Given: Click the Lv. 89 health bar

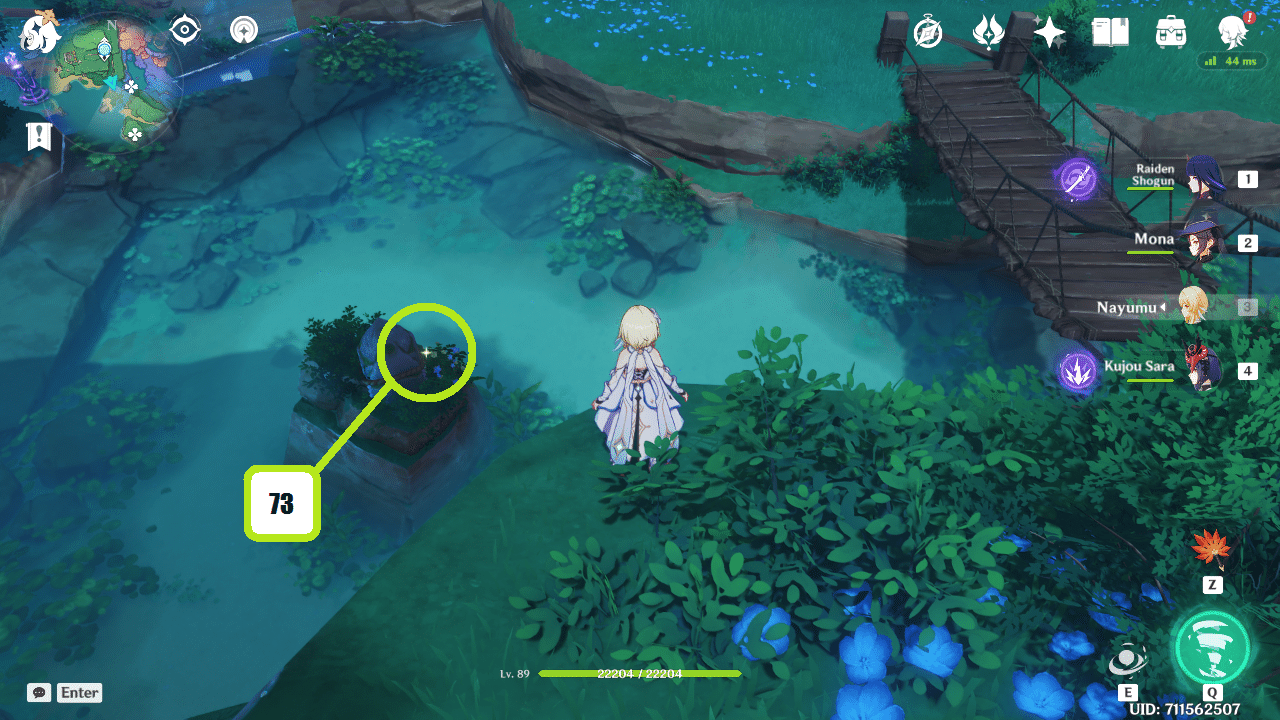Looking at the screenshot, I should tap(640, 674).
